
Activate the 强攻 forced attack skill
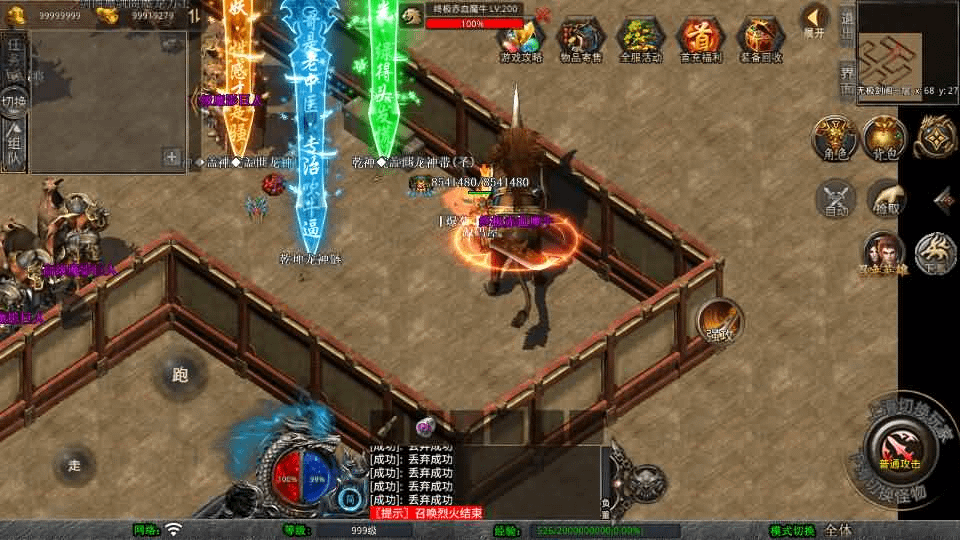point(719,320)
